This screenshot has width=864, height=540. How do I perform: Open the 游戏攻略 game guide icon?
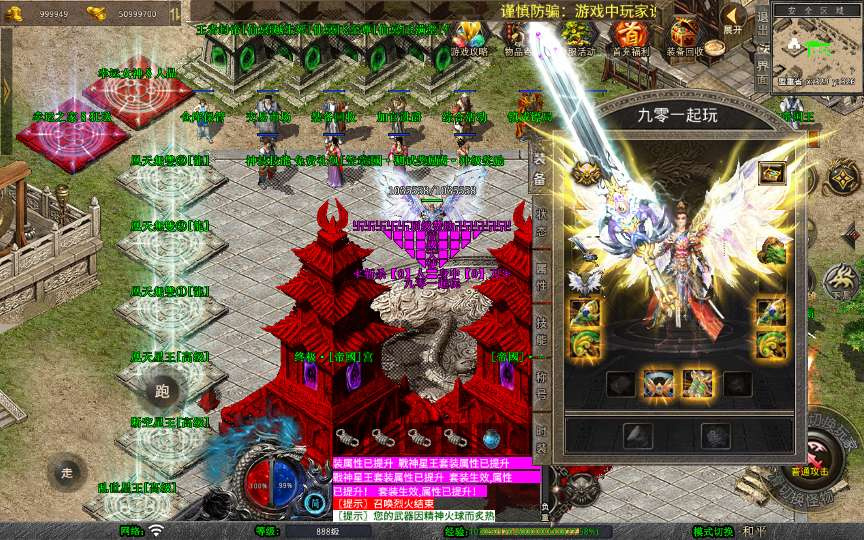coord(468,36)
